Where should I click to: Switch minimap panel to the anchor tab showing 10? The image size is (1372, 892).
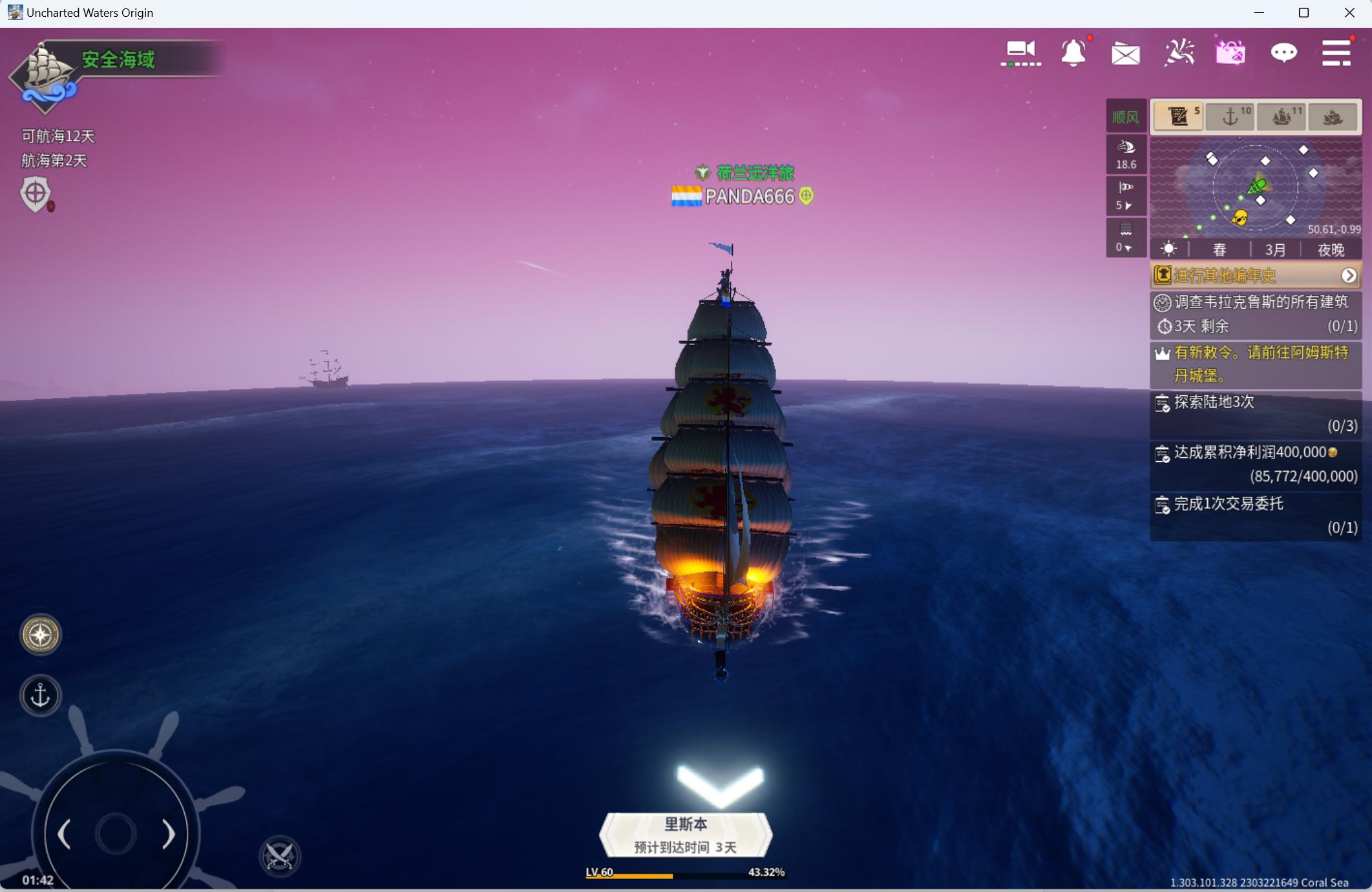[x=1230, y=116]
